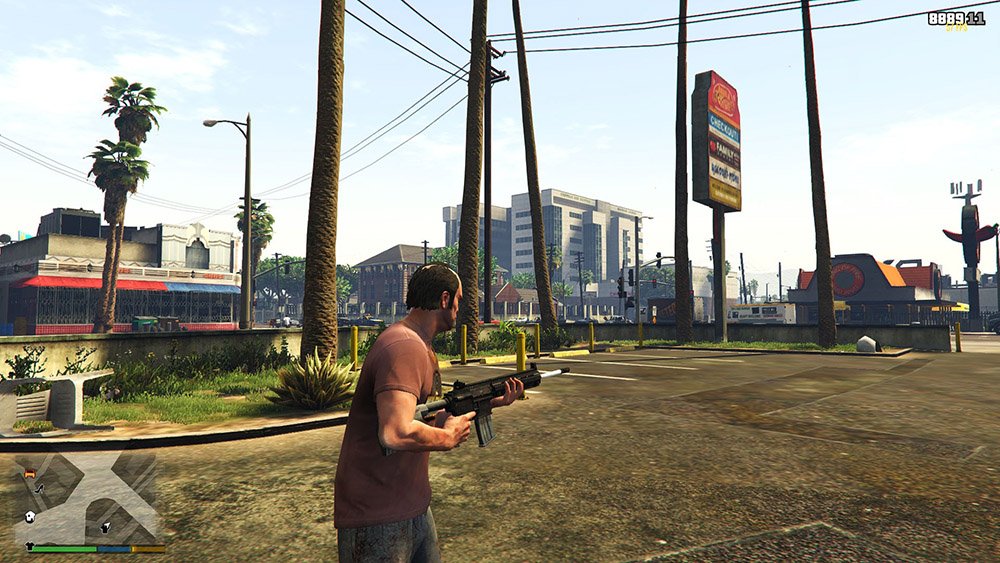Screen dimensions: 1000x563
Task: Click the safehouse house blip on minimap
Action: pyautogui.click(x=29, y=516)
